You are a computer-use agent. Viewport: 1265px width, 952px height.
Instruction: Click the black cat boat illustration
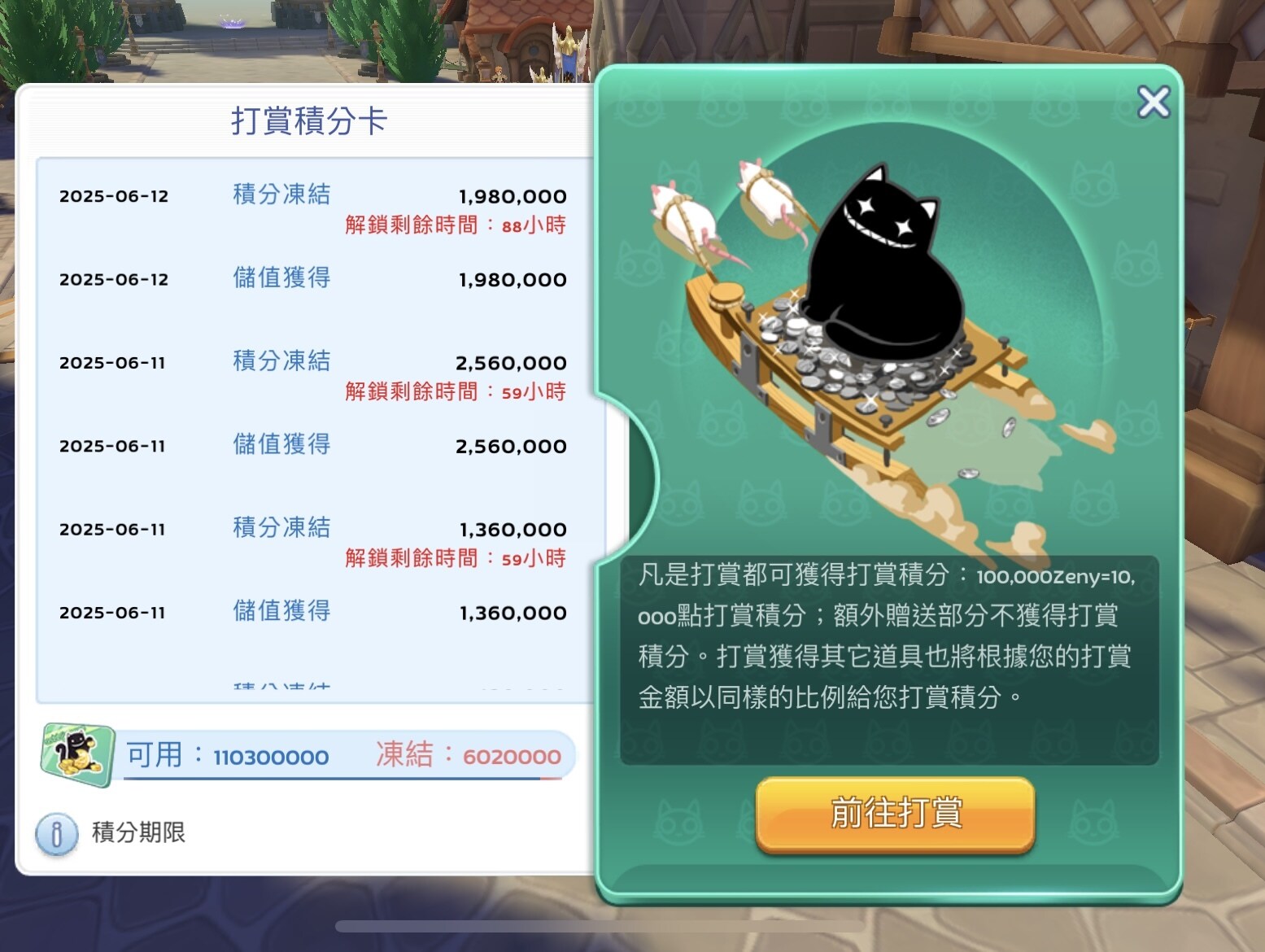879,325
